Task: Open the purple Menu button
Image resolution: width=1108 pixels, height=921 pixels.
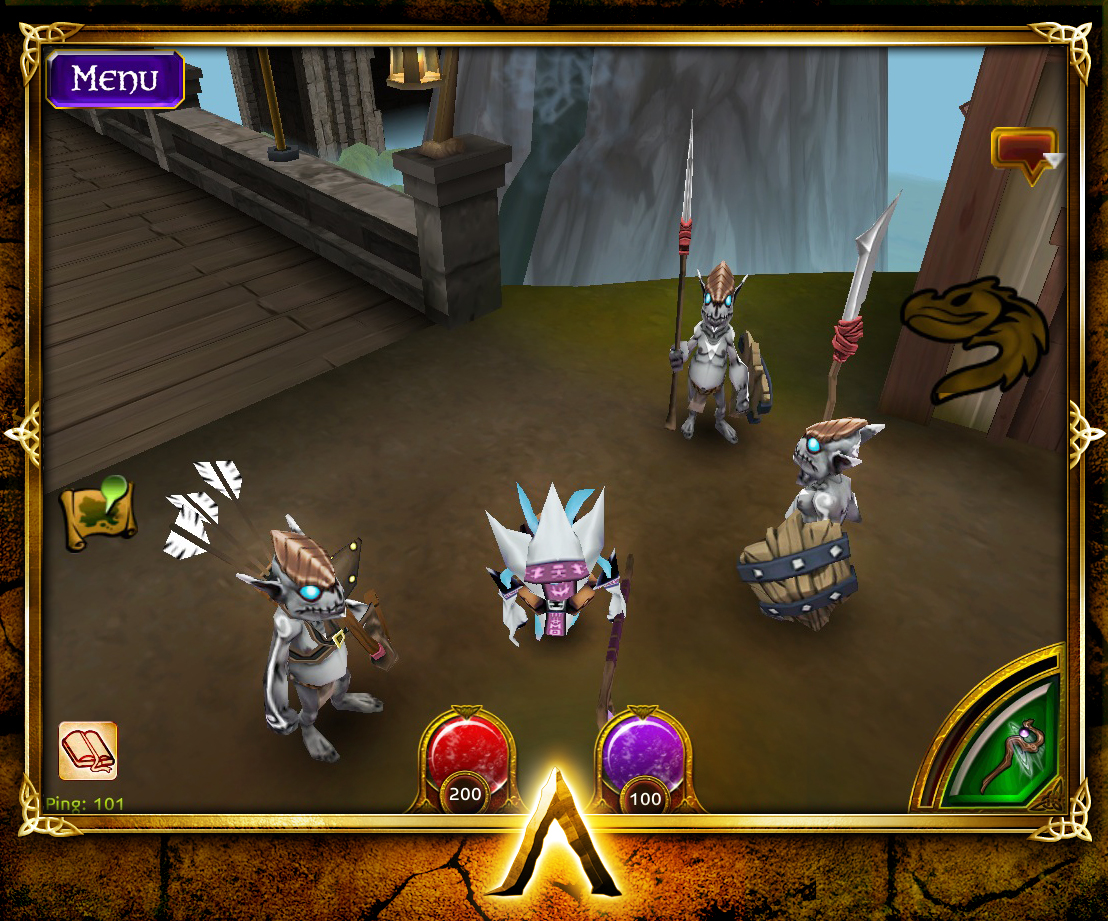Action: click(115, 79)
